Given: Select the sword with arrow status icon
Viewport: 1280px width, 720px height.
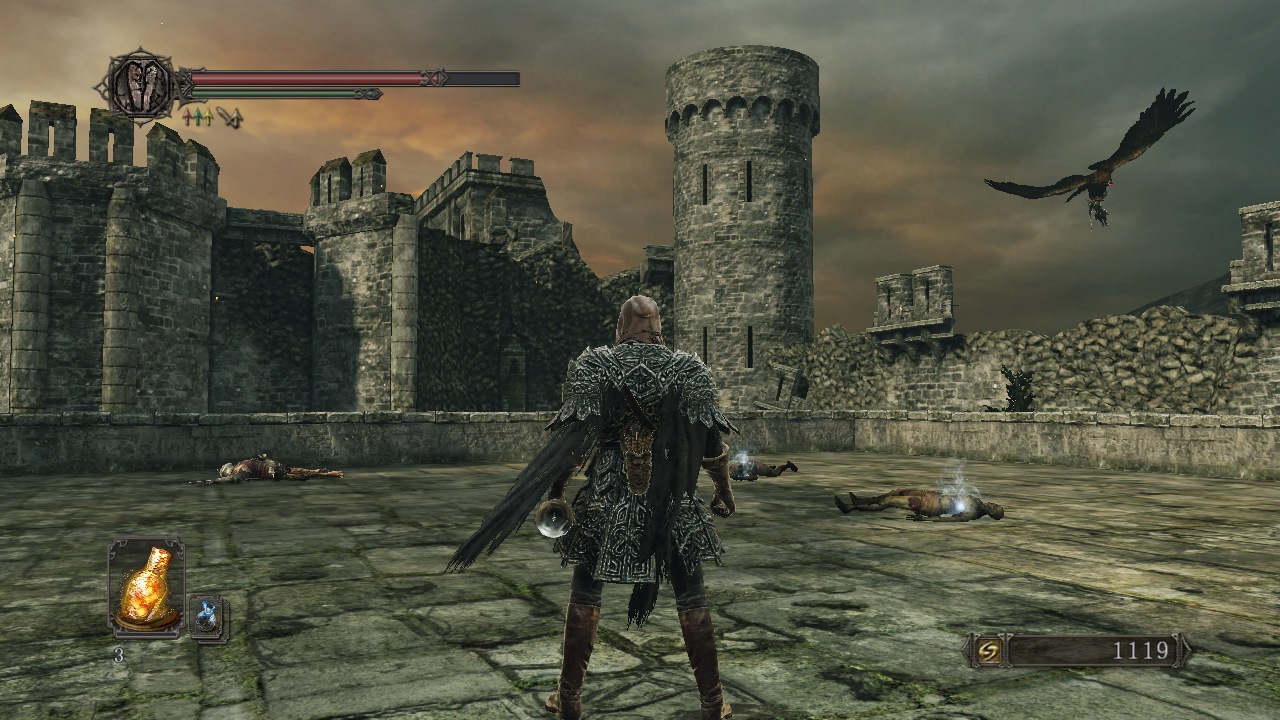Looking at the screenshot, I should point(231,118).
